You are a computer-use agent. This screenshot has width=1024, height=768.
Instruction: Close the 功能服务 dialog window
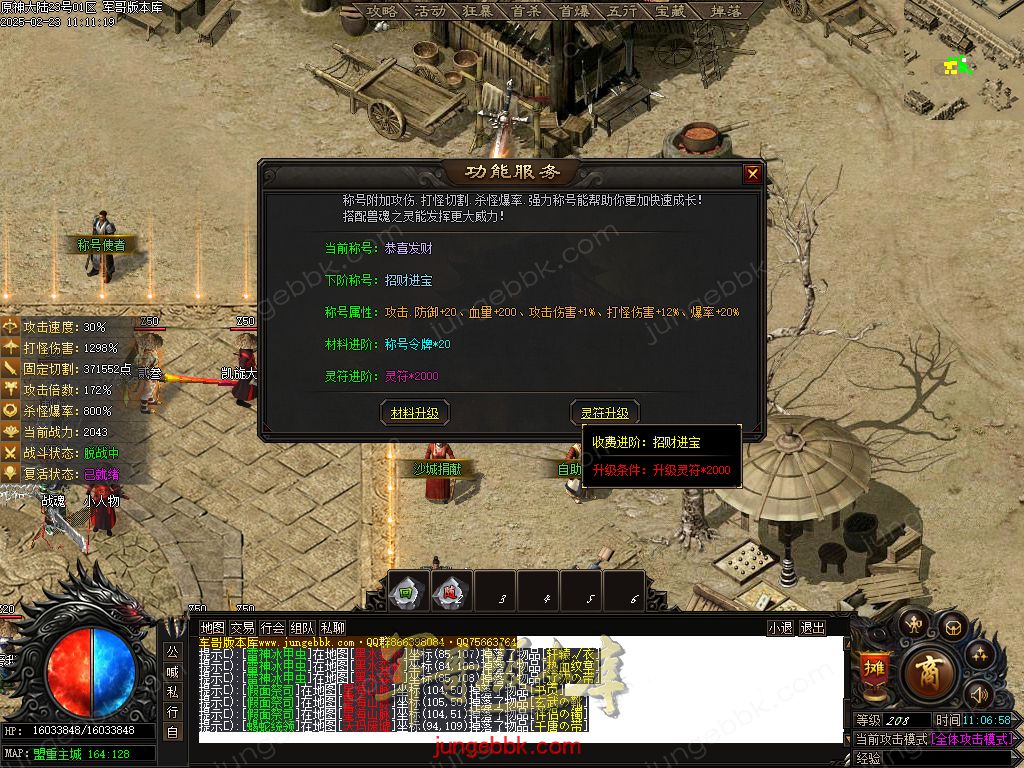click(752, 174)
